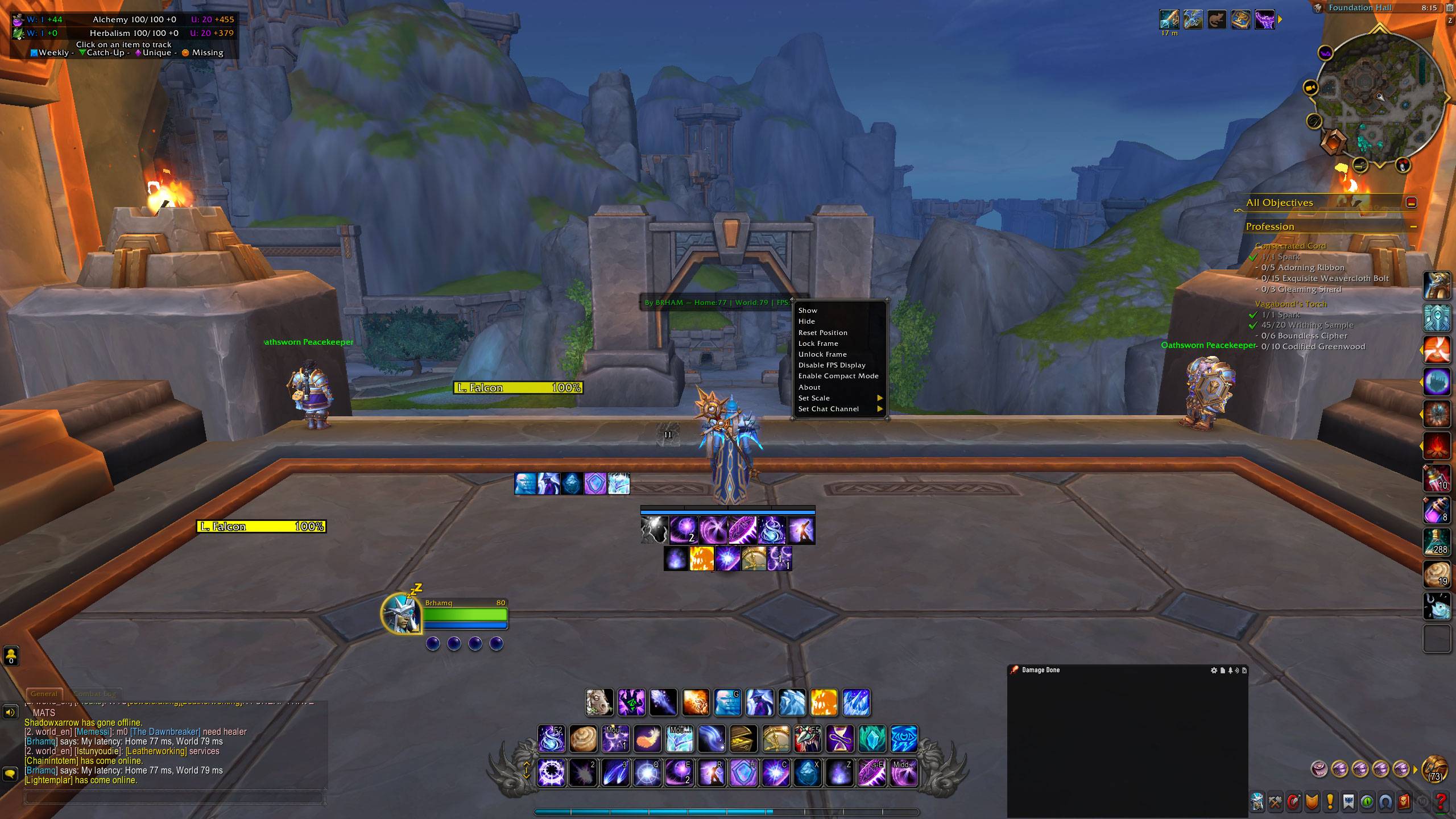
Task: Switch to the General chat tab
Action: (x=44, y=694)
